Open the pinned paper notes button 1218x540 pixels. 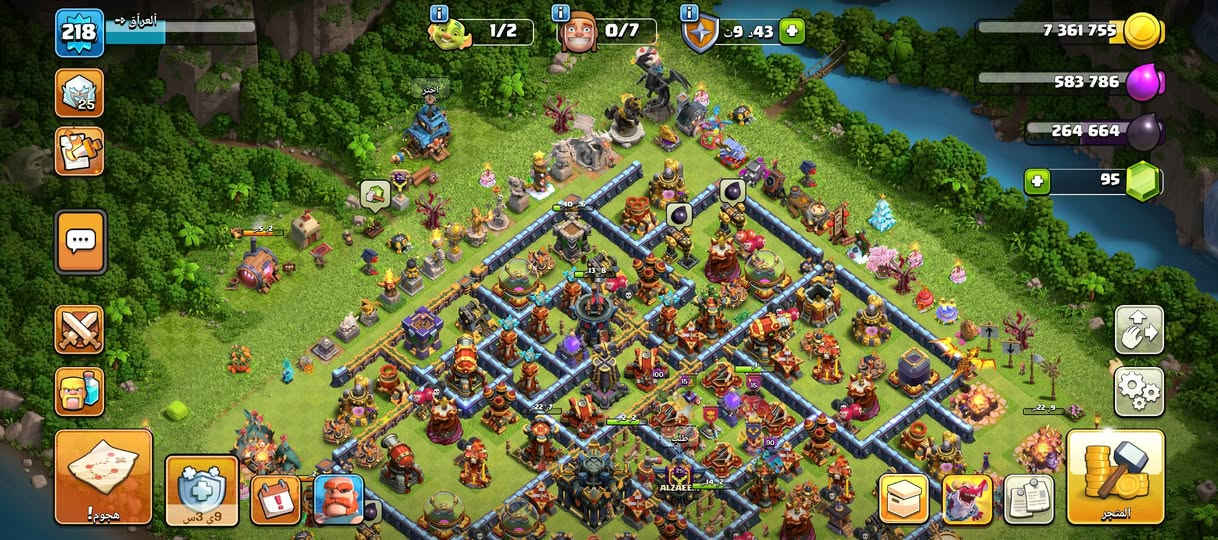tap(1029, 498)
